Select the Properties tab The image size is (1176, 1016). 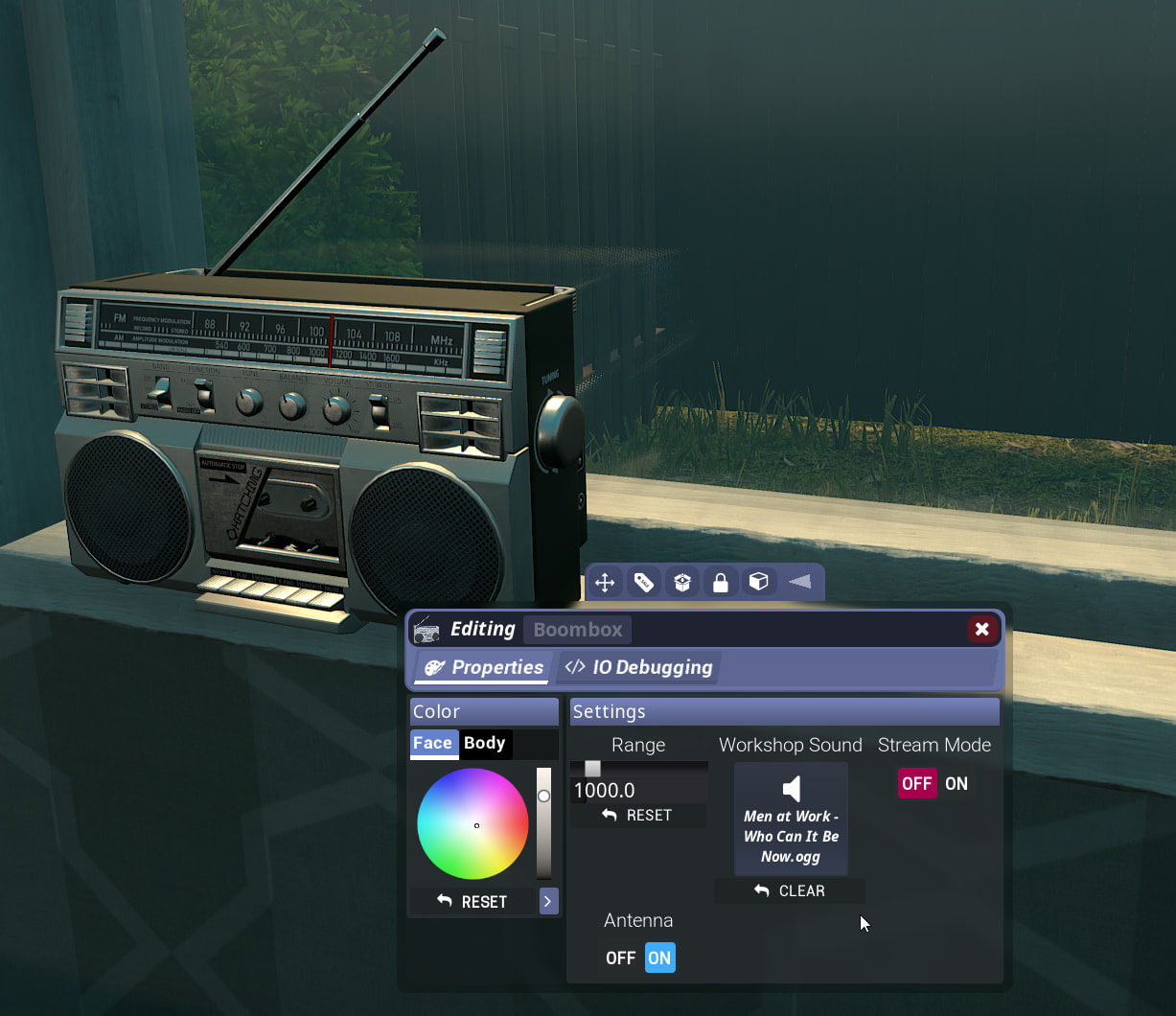click(x=483, y=667)
